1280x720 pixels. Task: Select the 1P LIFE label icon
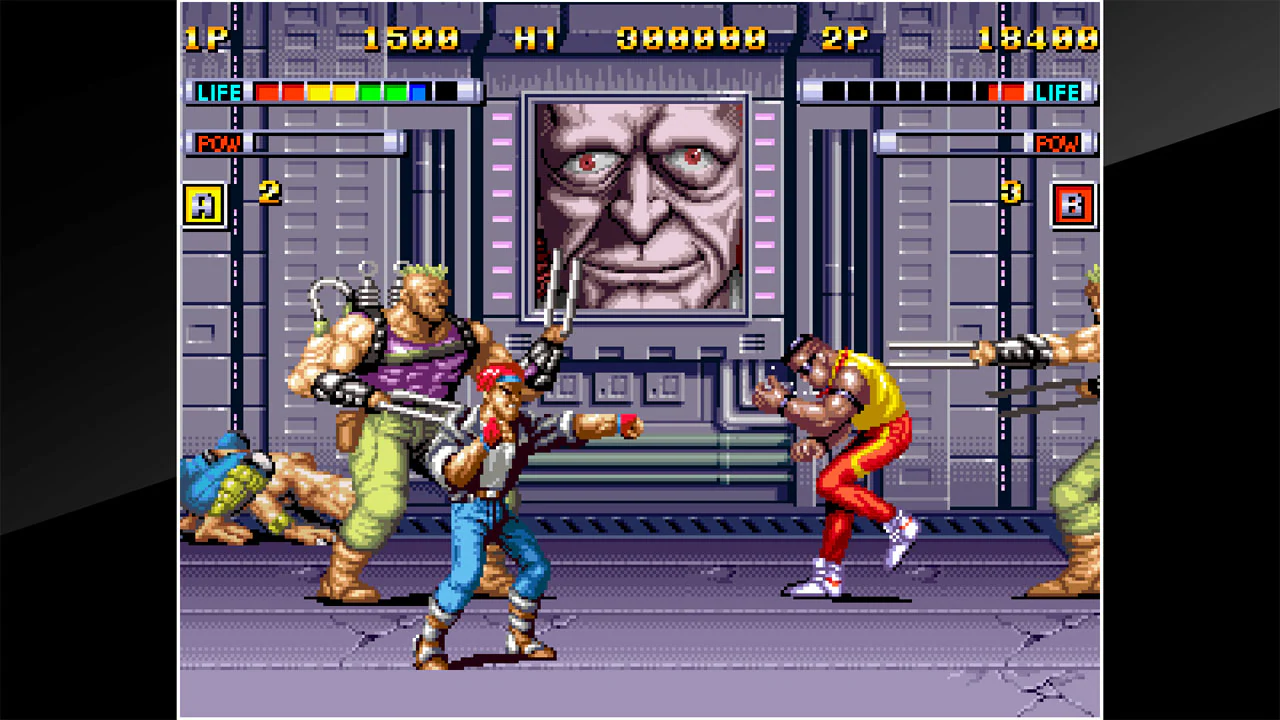point(219,92)
